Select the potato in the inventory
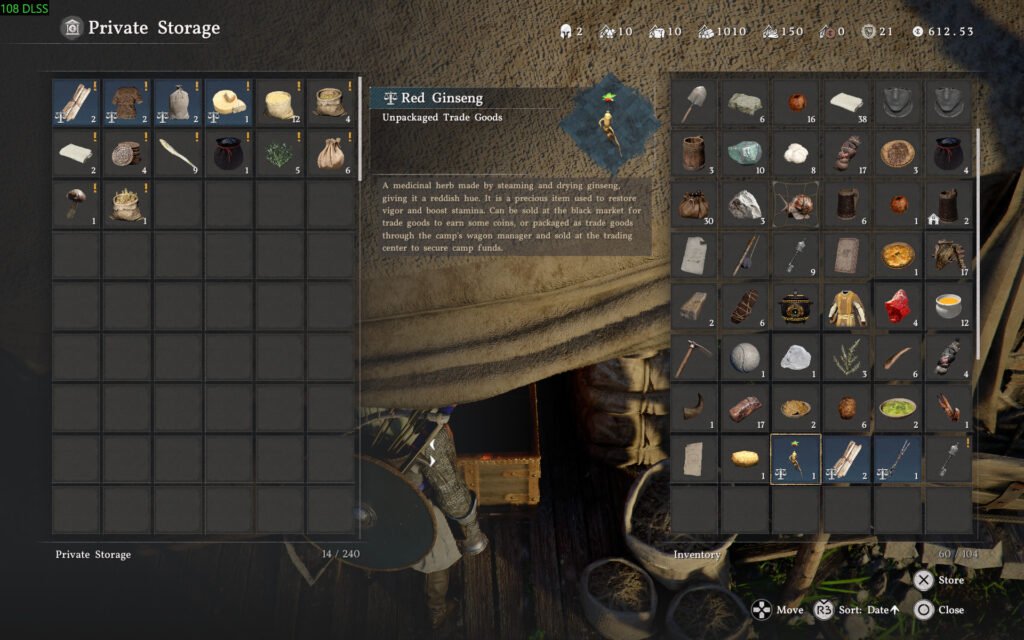Image resolution: width=1024 pixels, height=640 pixels. pyautogui.click(x=745, y=459)
